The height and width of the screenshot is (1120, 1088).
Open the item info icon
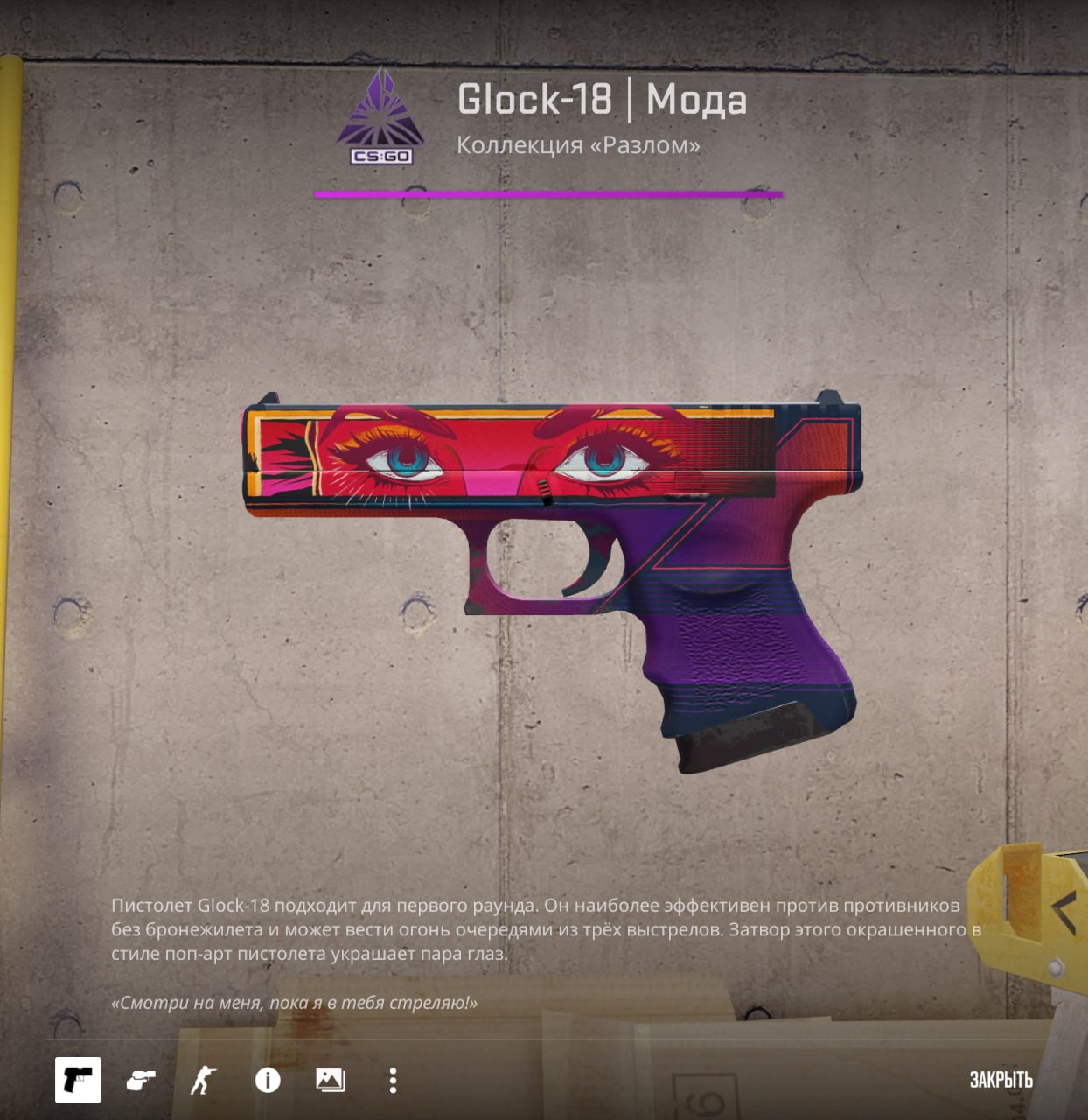coord(268,1081)
